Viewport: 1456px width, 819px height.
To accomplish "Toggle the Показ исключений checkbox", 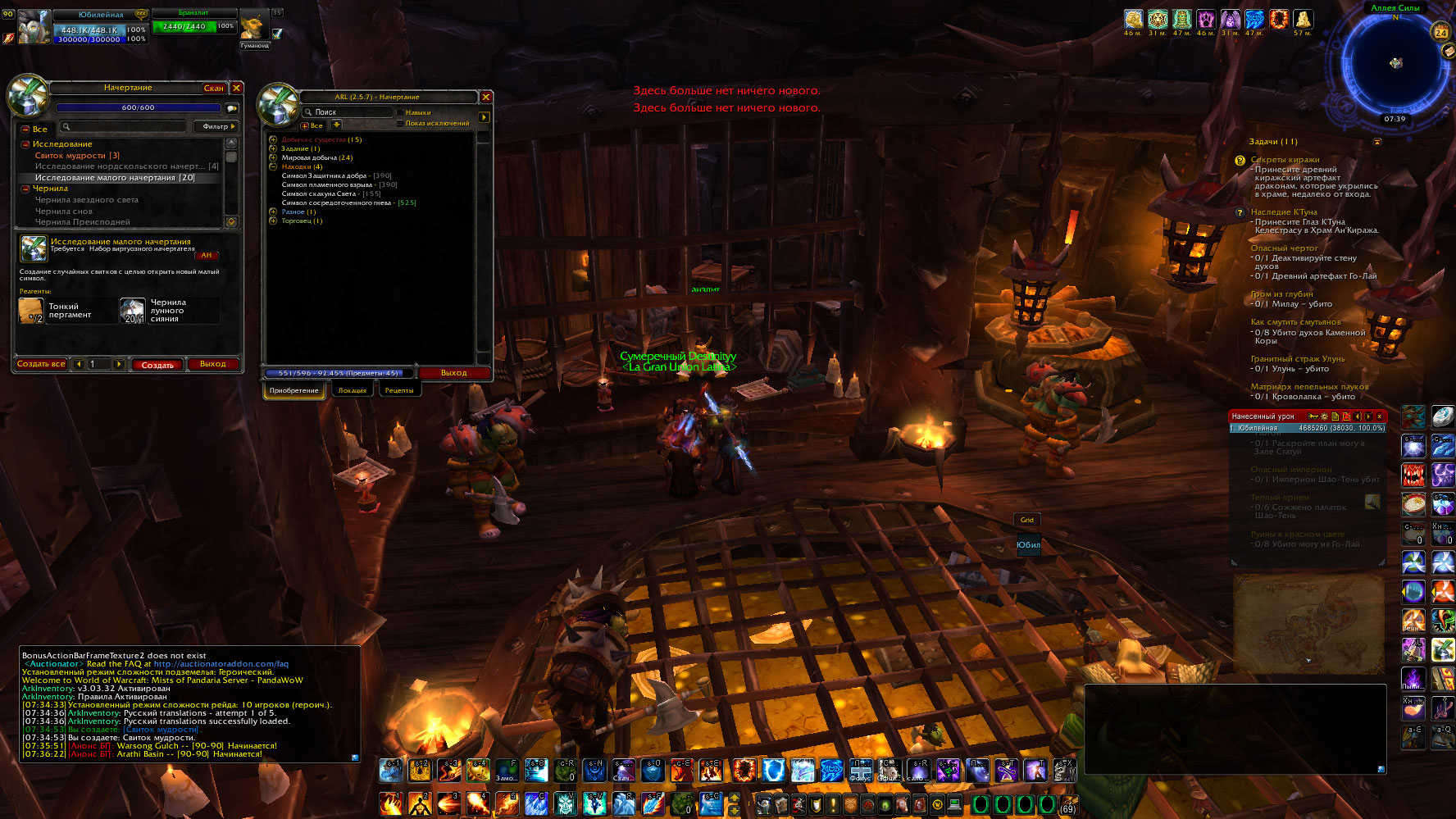I will pos(400,124).
